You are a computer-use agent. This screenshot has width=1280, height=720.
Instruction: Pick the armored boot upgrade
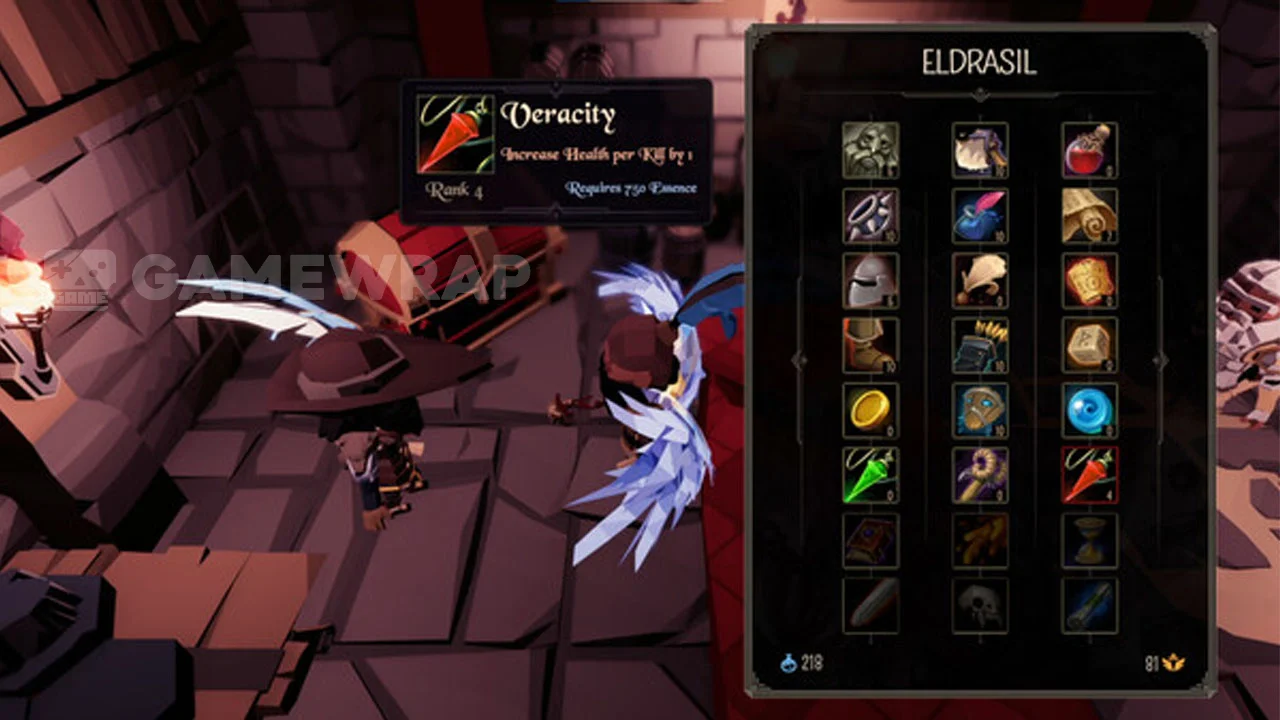pyautogui.click(x=870, y=345)
